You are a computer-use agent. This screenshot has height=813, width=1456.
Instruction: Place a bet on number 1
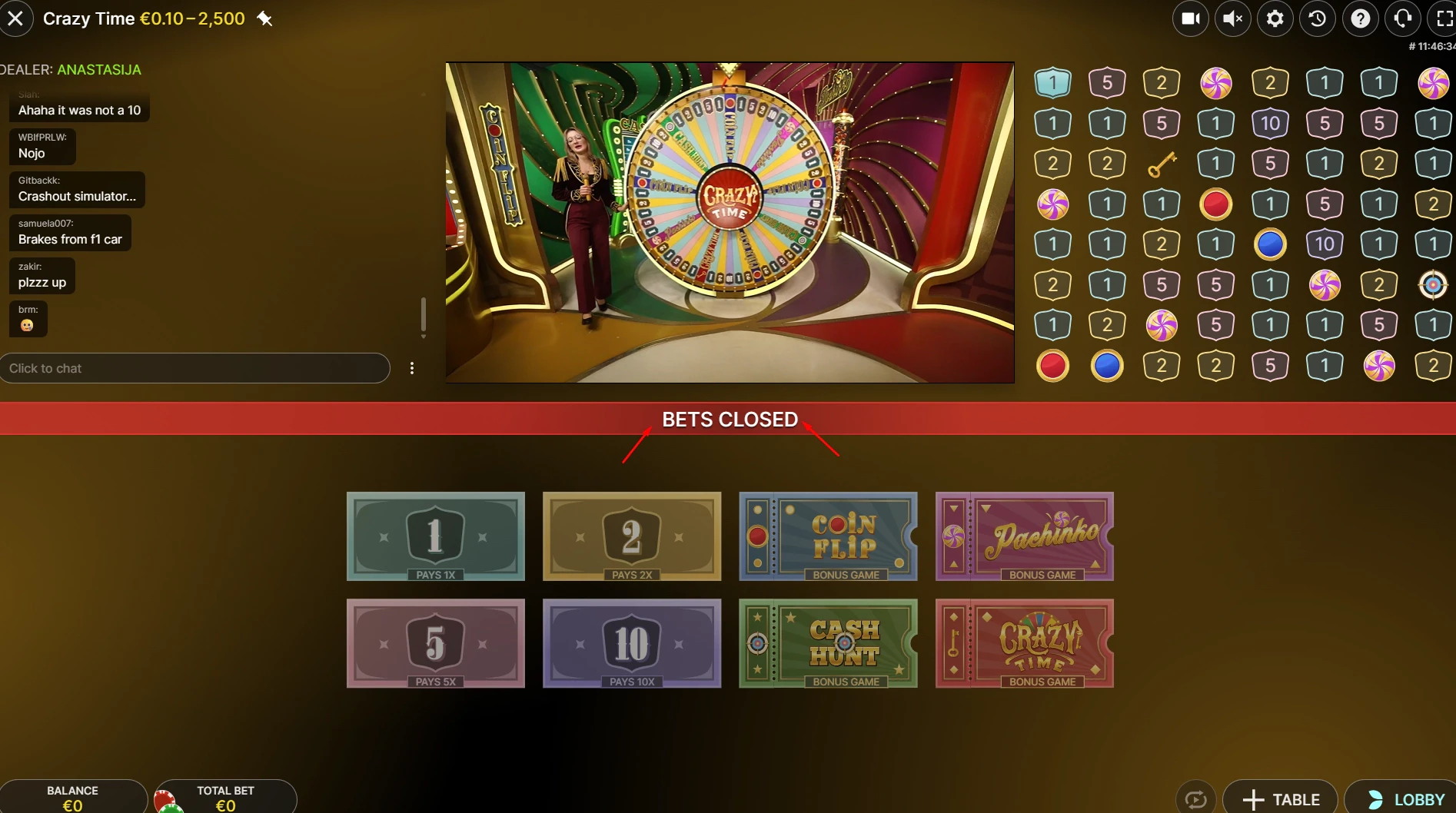(435, 537)
